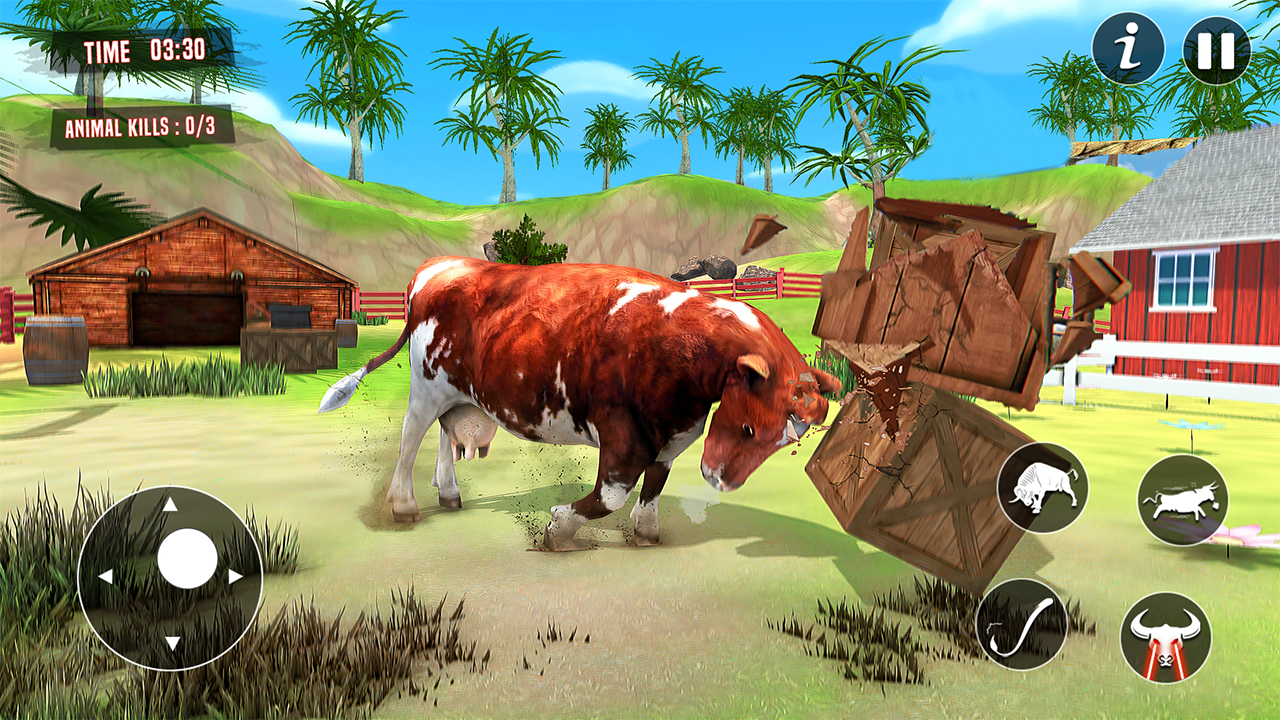1280x720 pixels.
Task: Open the info panel
Action: pos(1130,45)
